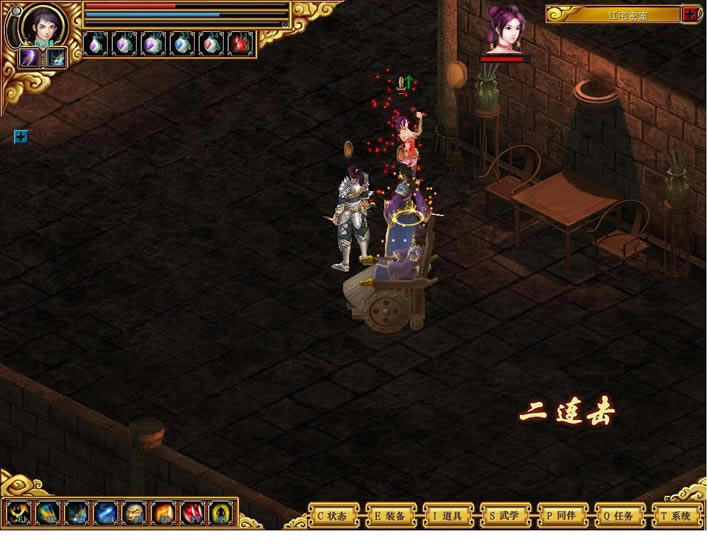Use the blue potion in the quick slots
The height and width of the screenshot is (553, 708).
(x=182, y=44)
